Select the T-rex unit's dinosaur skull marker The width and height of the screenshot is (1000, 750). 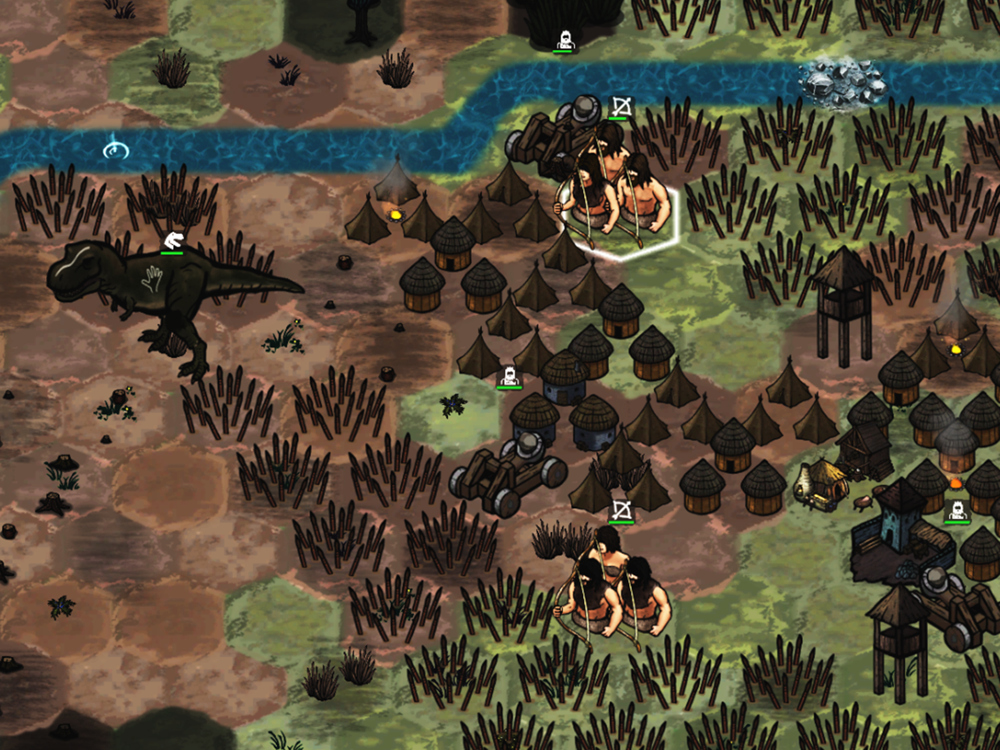click(x=172, y=240)
